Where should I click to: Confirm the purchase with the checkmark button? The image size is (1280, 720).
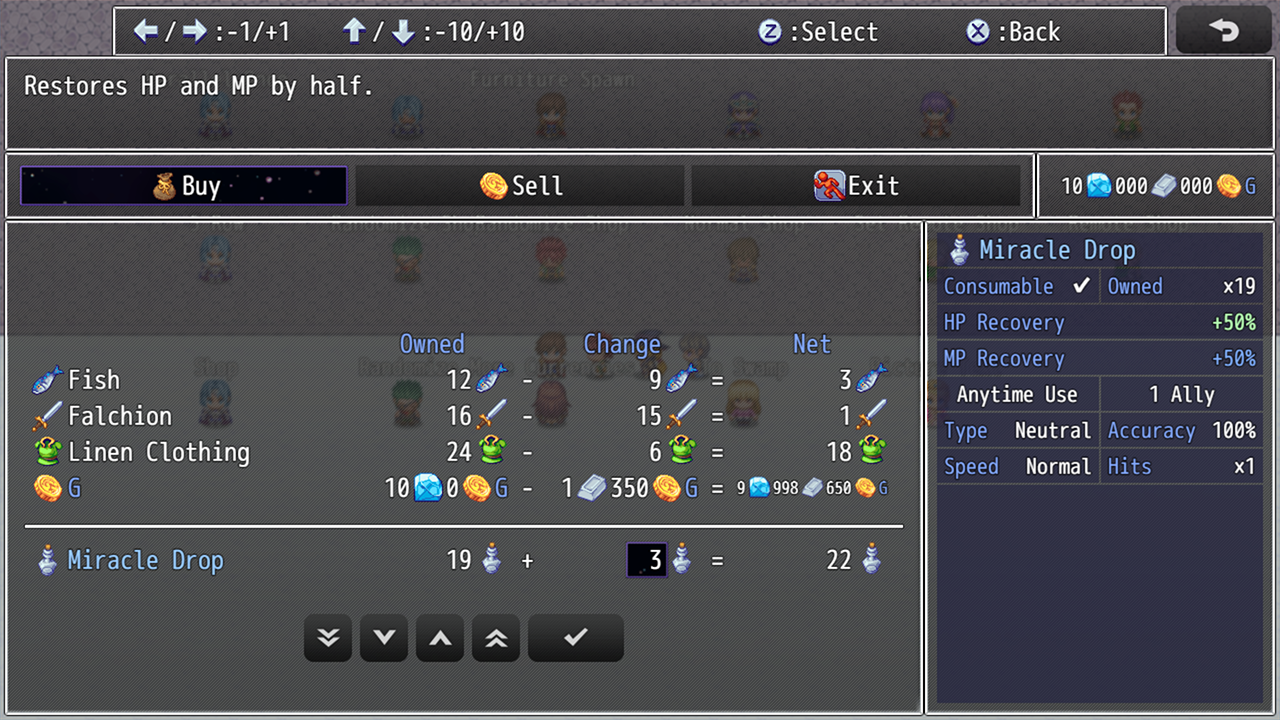[575, 638]
